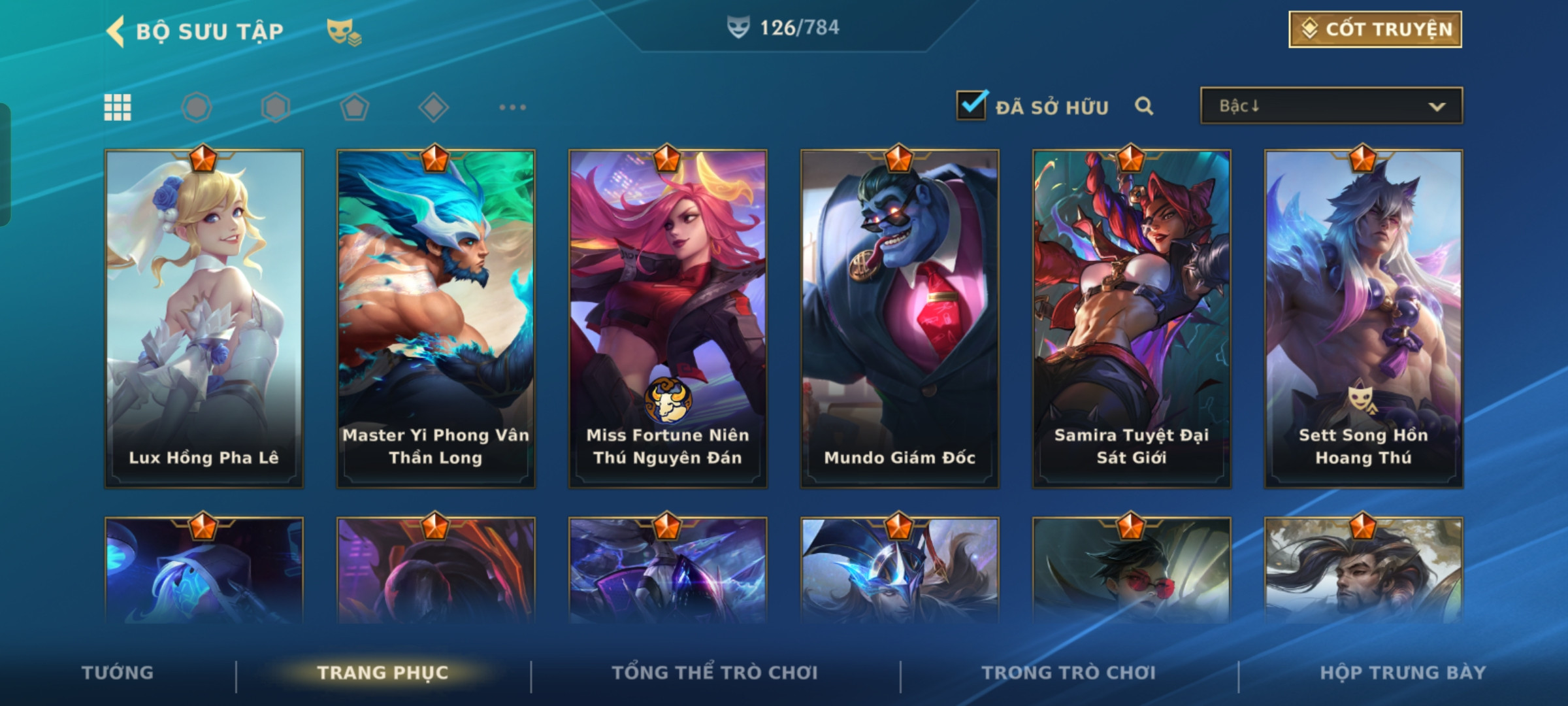Screen dimensions: 1568x706
Task: Show more filters via three dots
Action: [512, 107]
